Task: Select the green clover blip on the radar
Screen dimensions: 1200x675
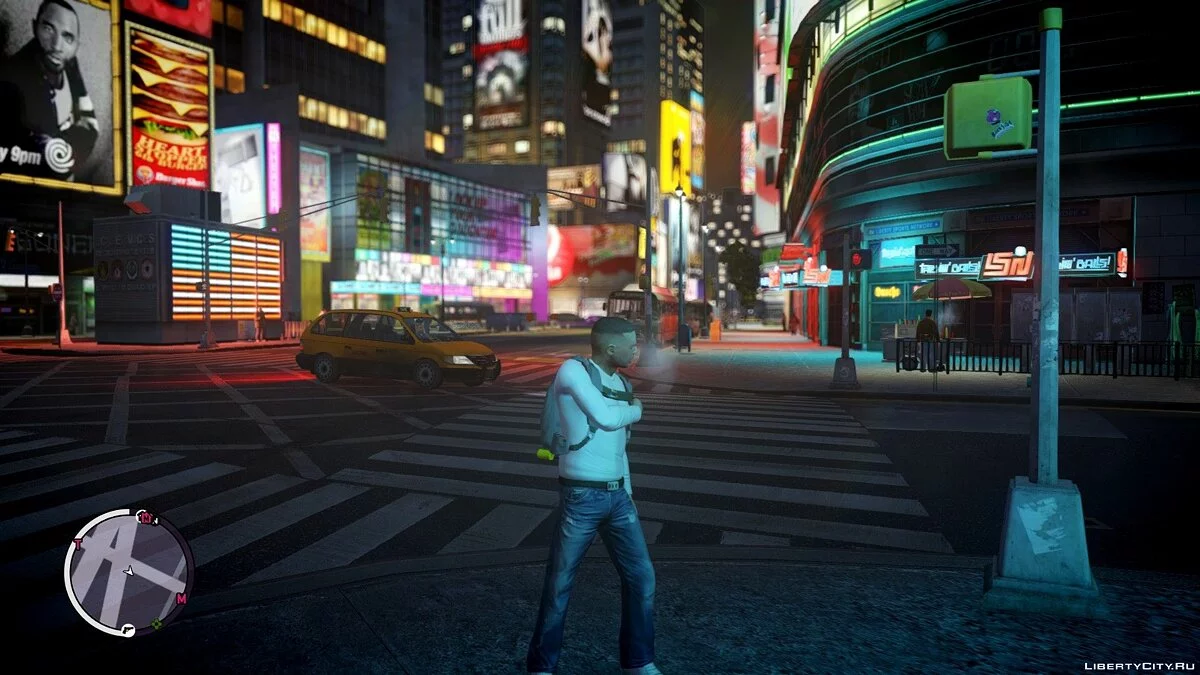Action: (156, 625)
